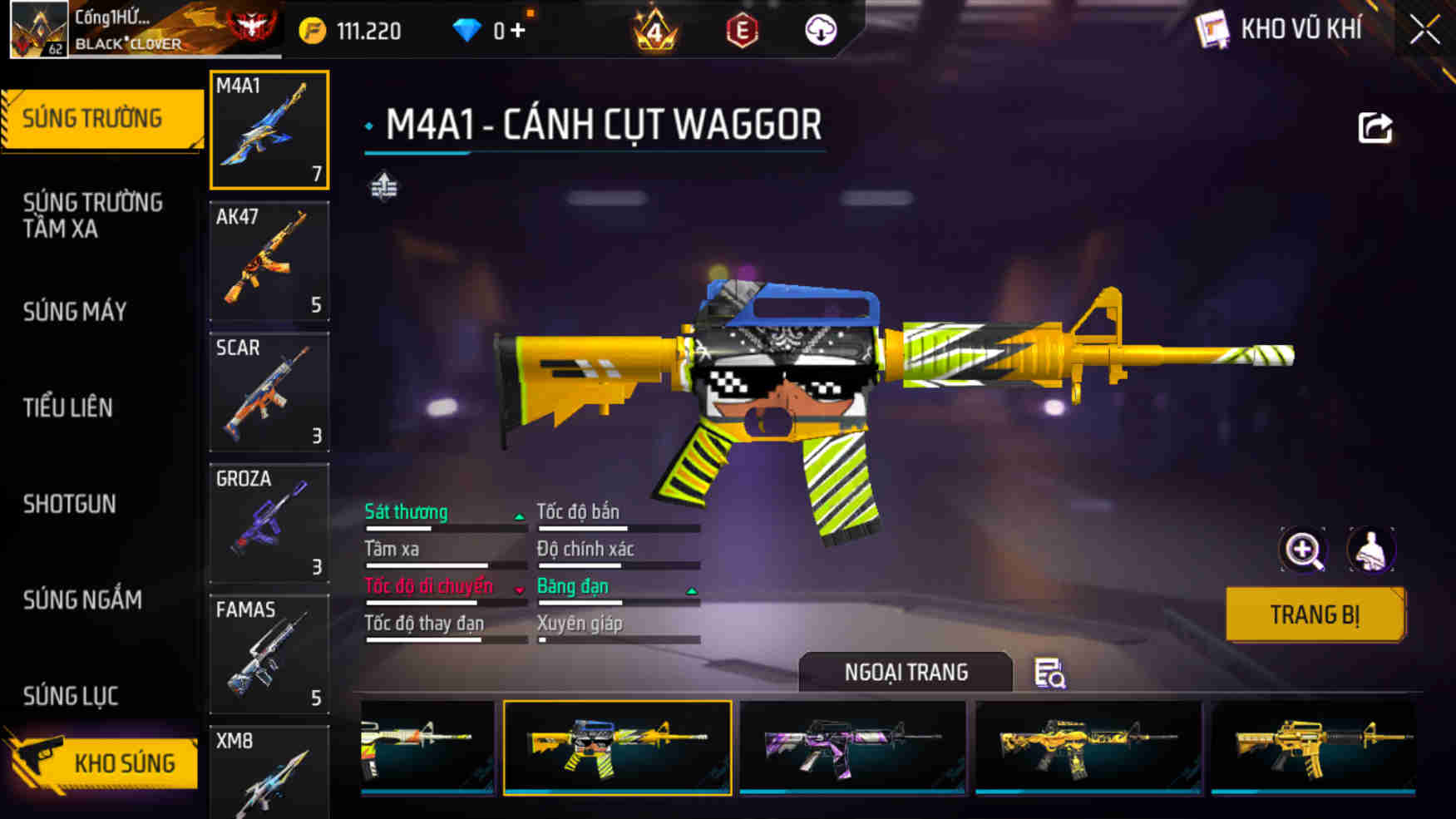The image size is (1456, 819).
Task: Zoom in with the magnifier icon
Action: 1303,550
